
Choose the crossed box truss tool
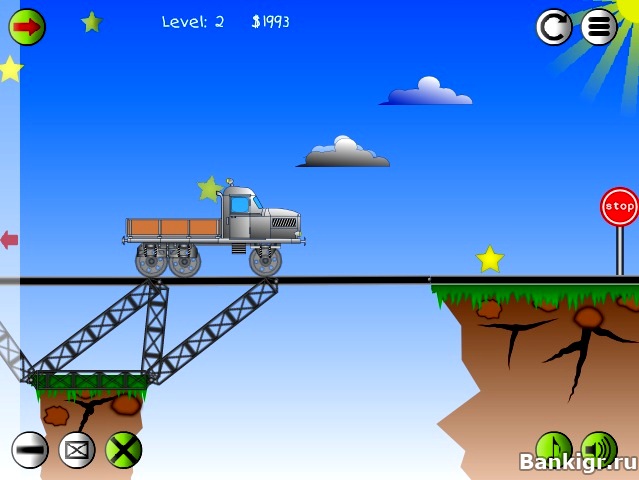77,450
